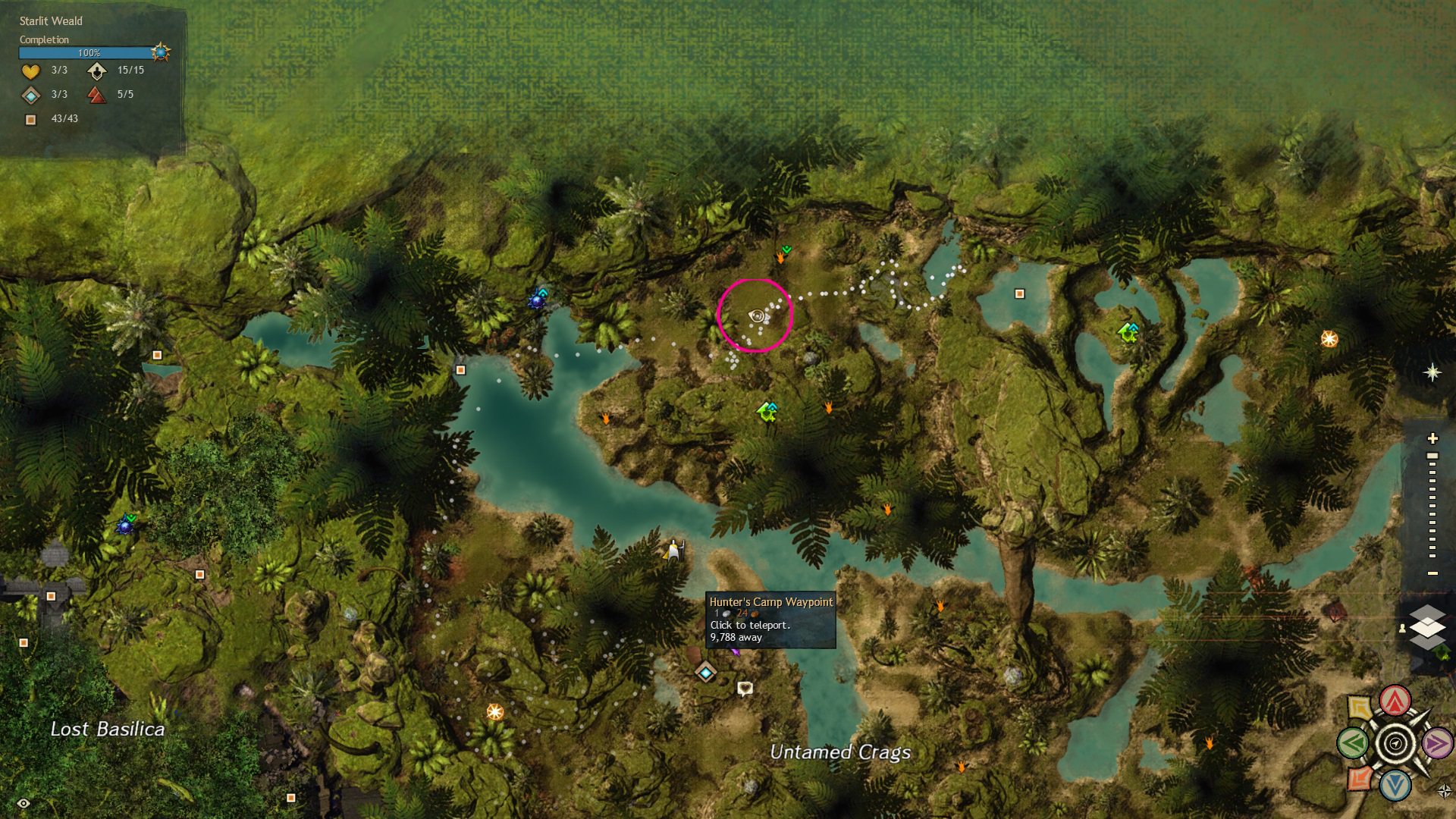Screen dimensions: 1456x819
Task: Zoom in with the plus button
Action: click(x=1432, y=438)
